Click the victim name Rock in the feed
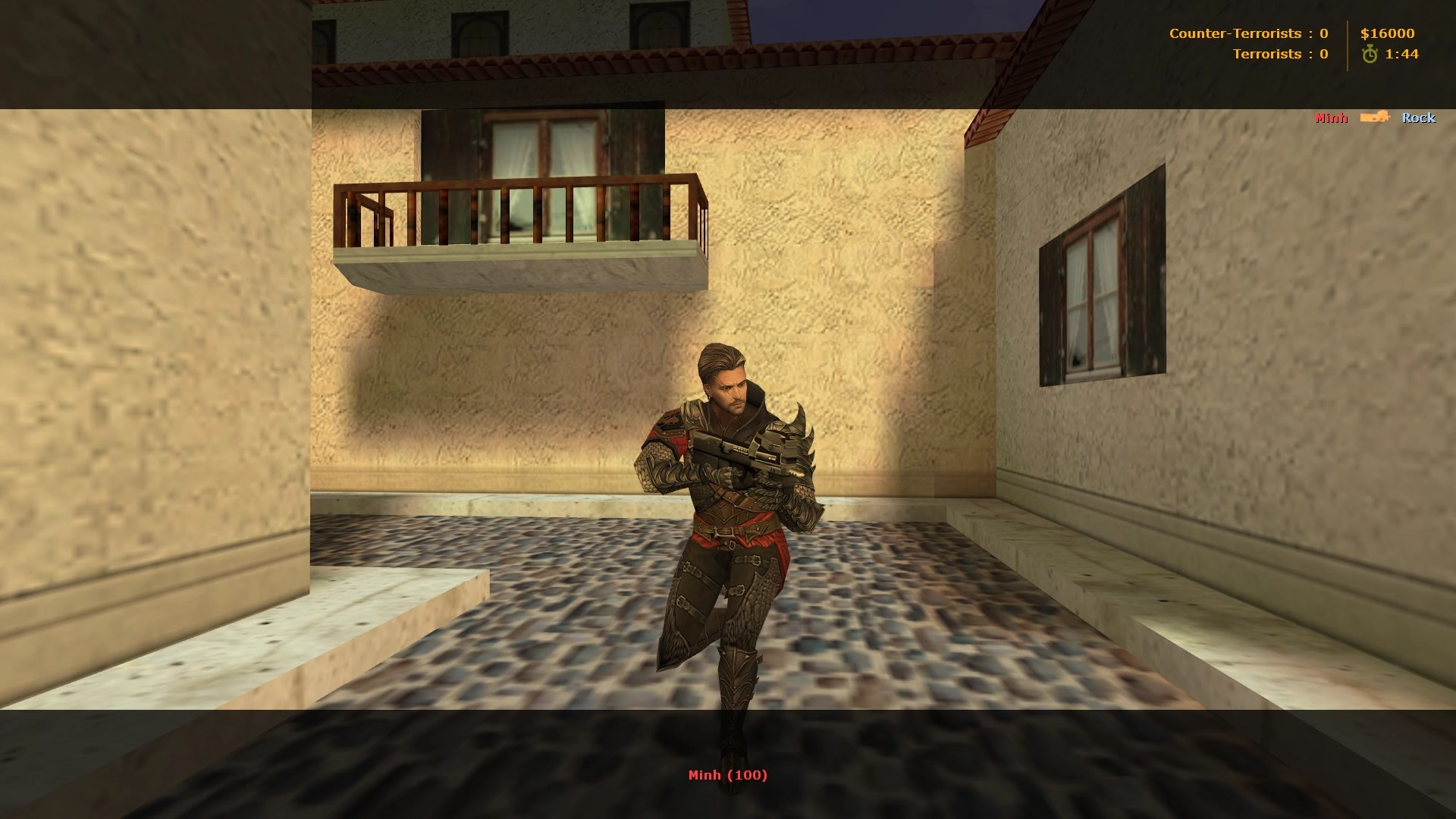This screenshot has height=819, width=1456. 1419,118
